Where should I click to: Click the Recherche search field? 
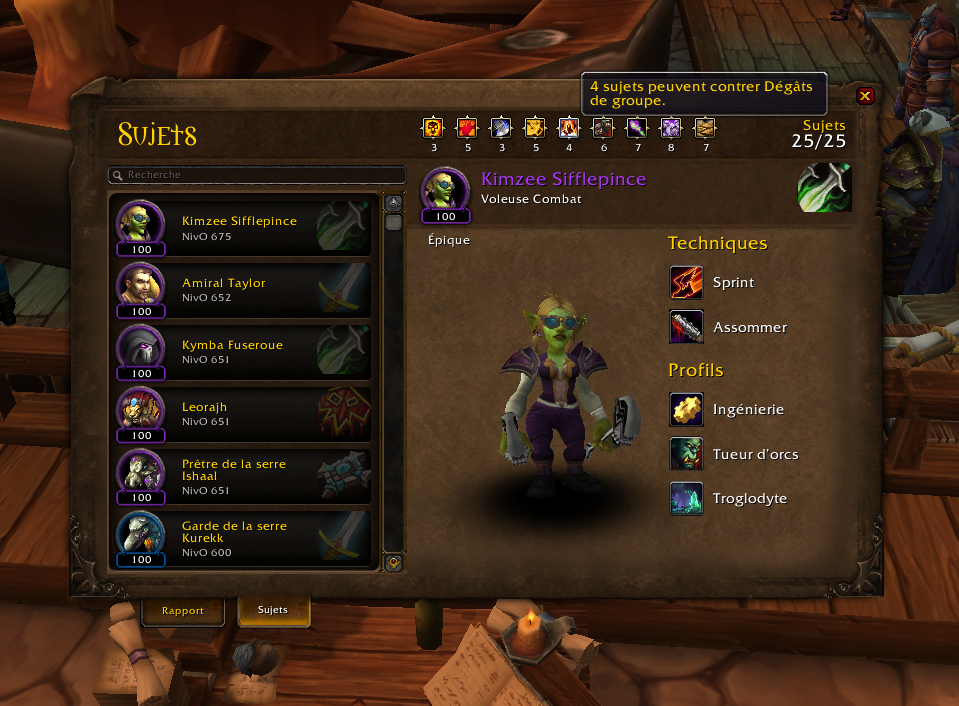coord(257,175)
